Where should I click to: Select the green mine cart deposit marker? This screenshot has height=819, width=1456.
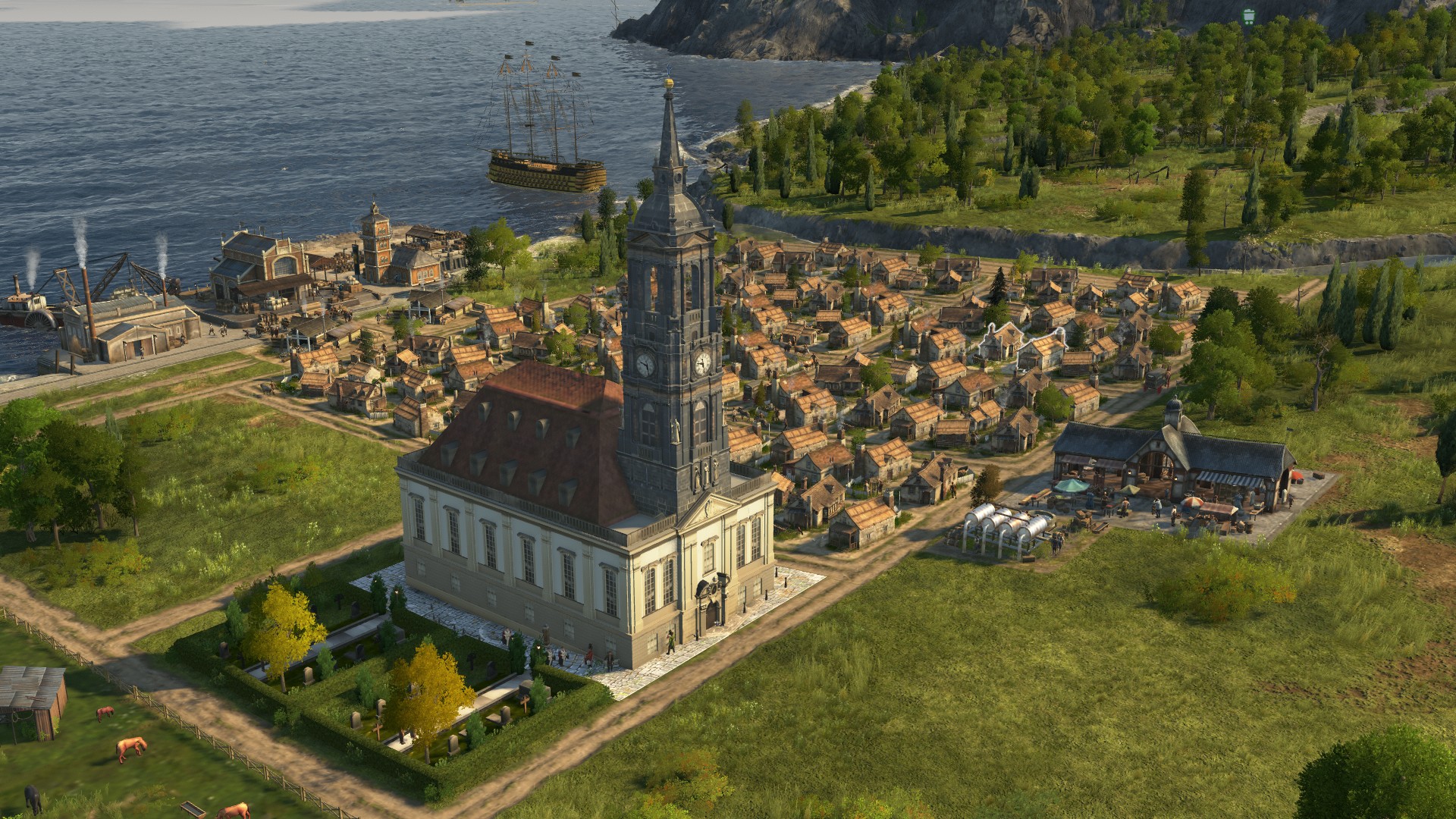pyautogui.click(x=1249, y=15)
